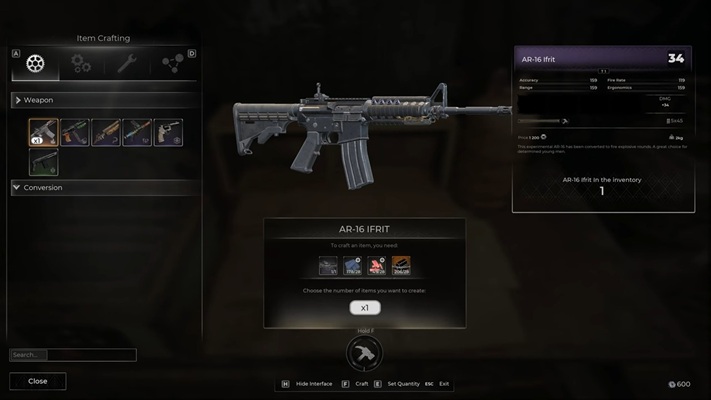Inspect the orange material ingredient
The width and height of the screenshot is (711, 400).
tap(401, 265)
